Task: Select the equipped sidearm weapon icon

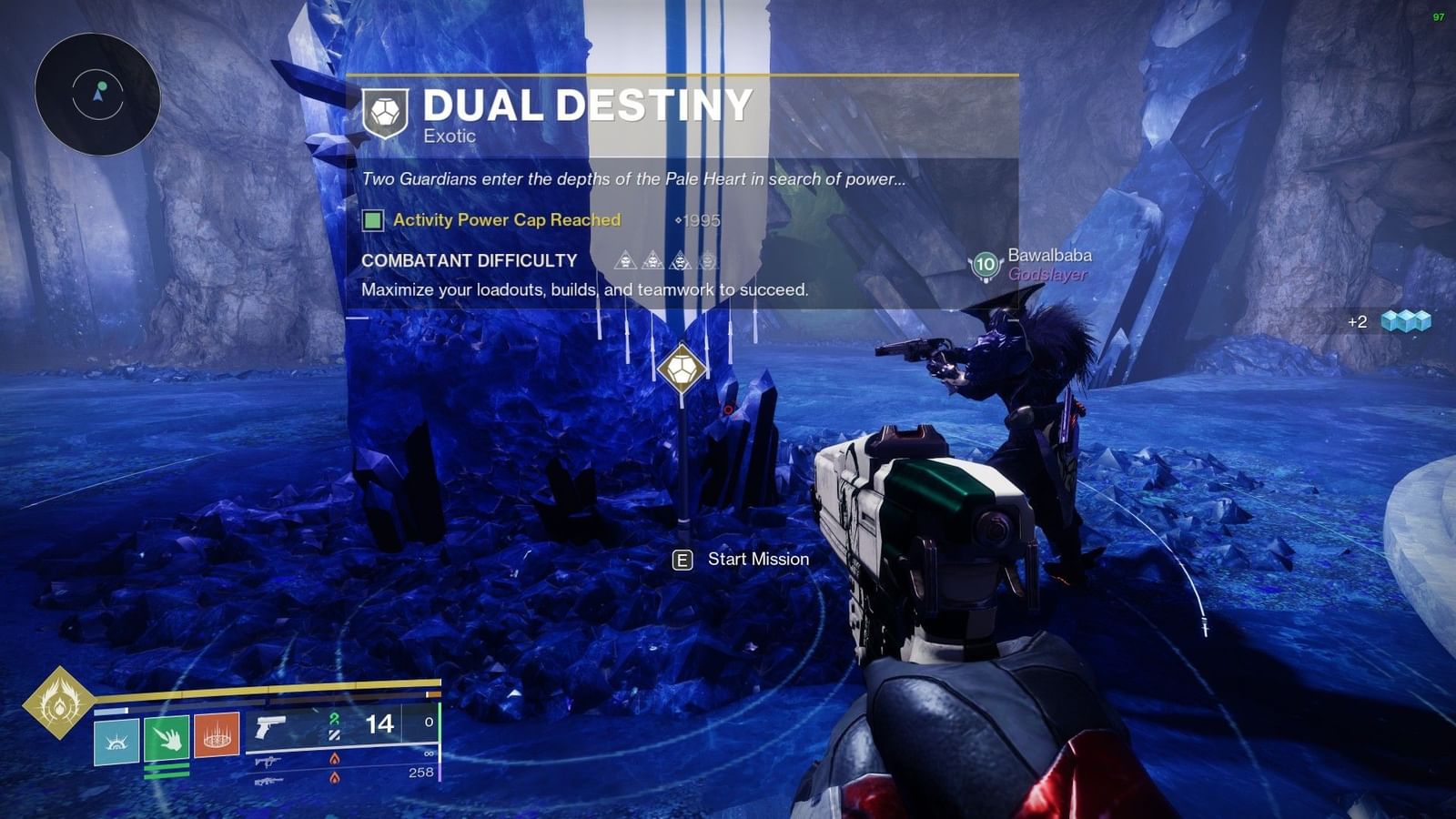Action: point(270,727)
